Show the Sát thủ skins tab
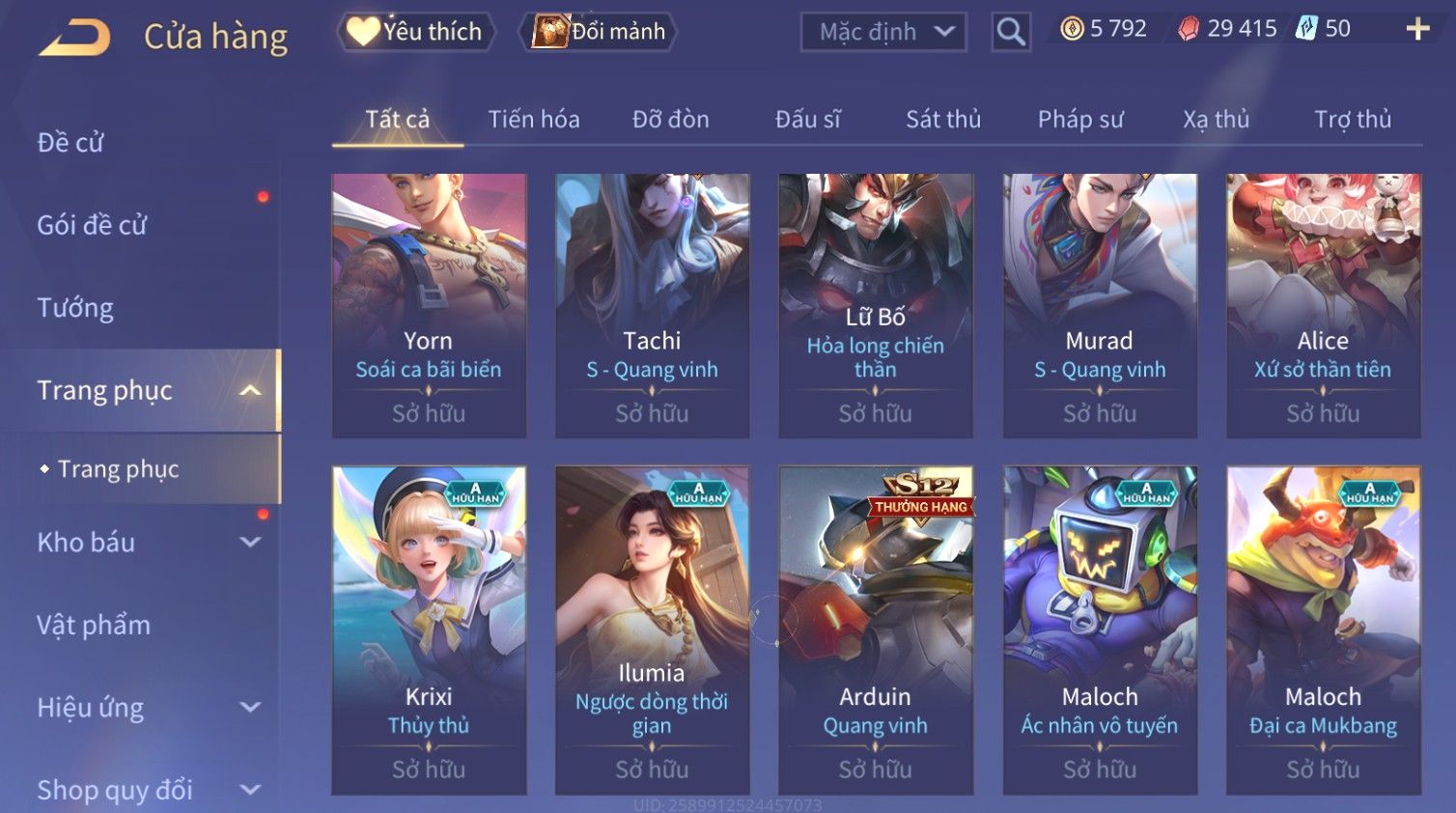Viewport: 1456px width, 813px height. pos(942,120)
